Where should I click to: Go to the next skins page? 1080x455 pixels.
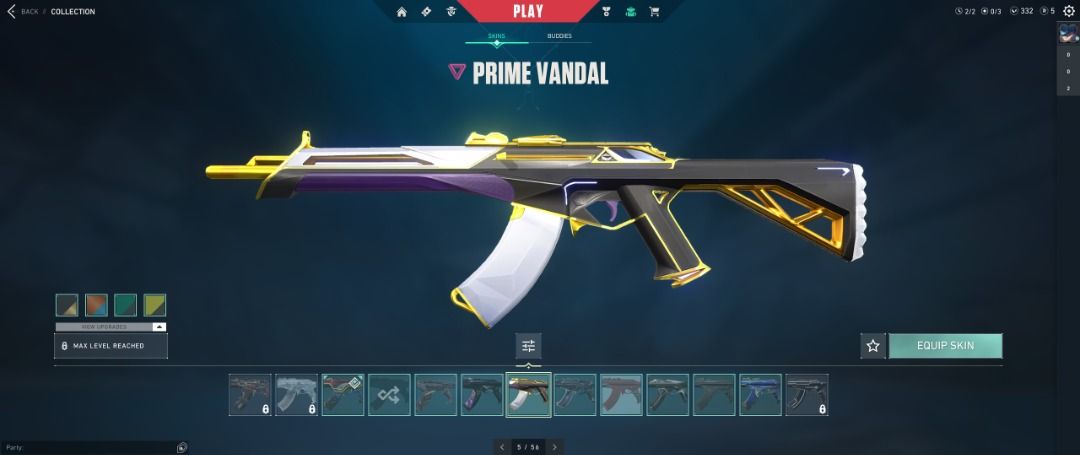pyautogui.click(x=554, y=447)
